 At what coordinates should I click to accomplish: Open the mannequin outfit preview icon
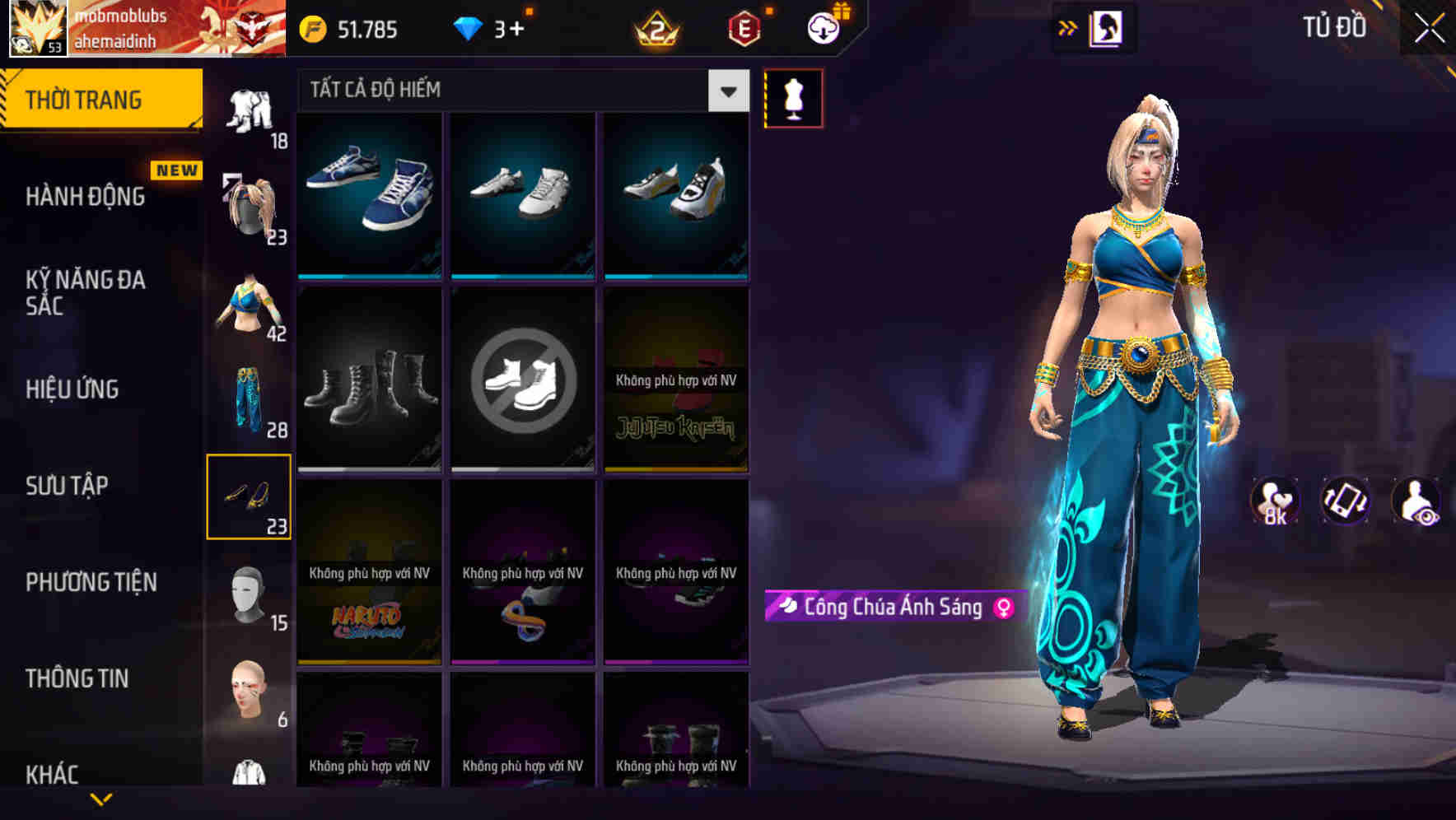793,97
